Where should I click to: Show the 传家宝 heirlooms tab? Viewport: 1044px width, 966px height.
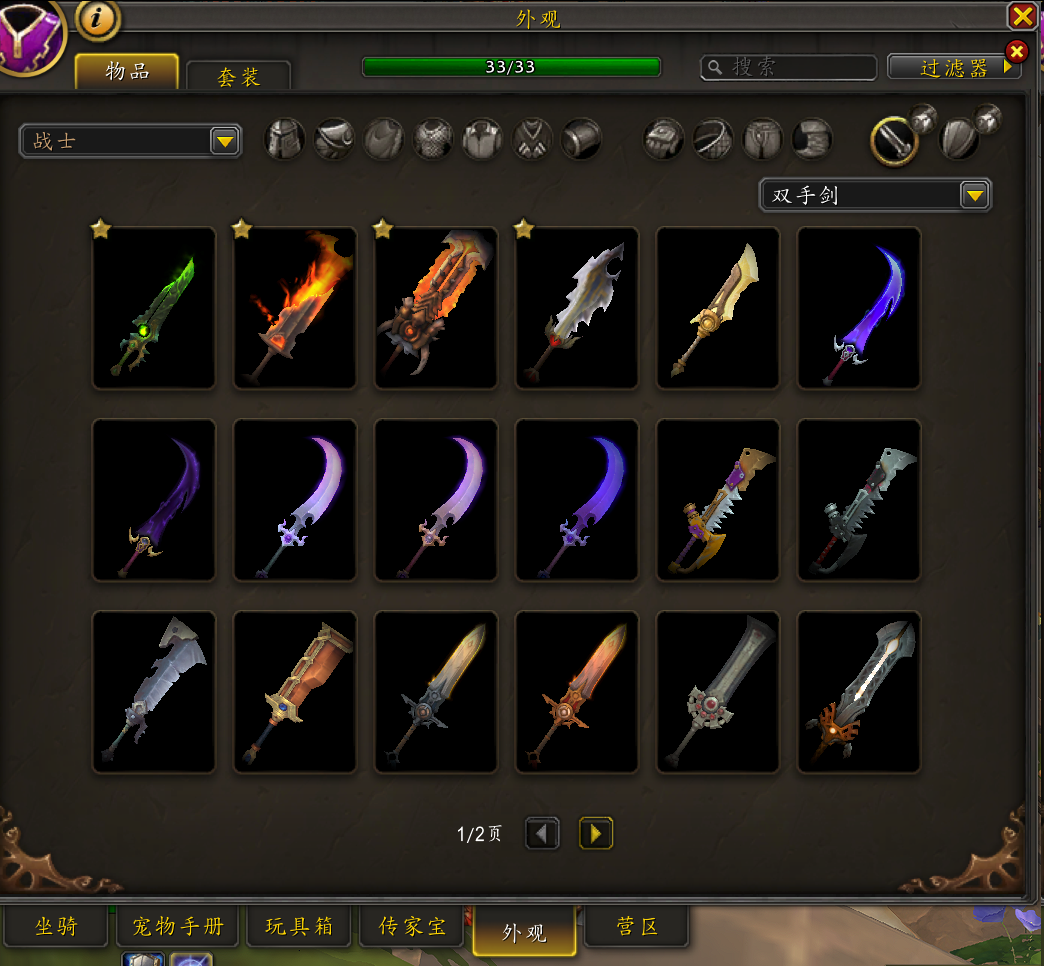tap(412, 927)
